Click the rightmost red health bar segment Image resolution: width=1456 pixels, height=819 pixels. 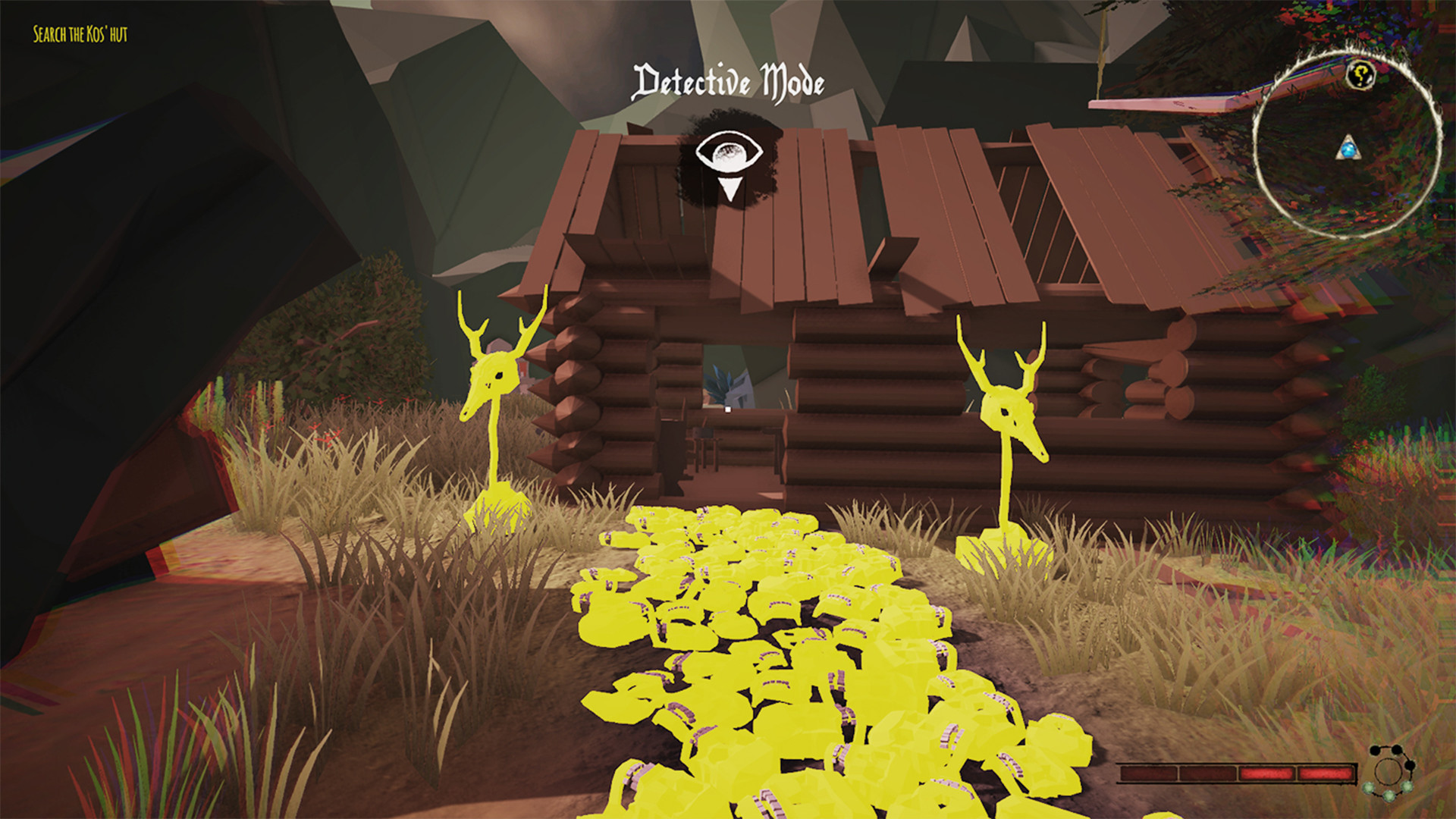click(1326, 773)
